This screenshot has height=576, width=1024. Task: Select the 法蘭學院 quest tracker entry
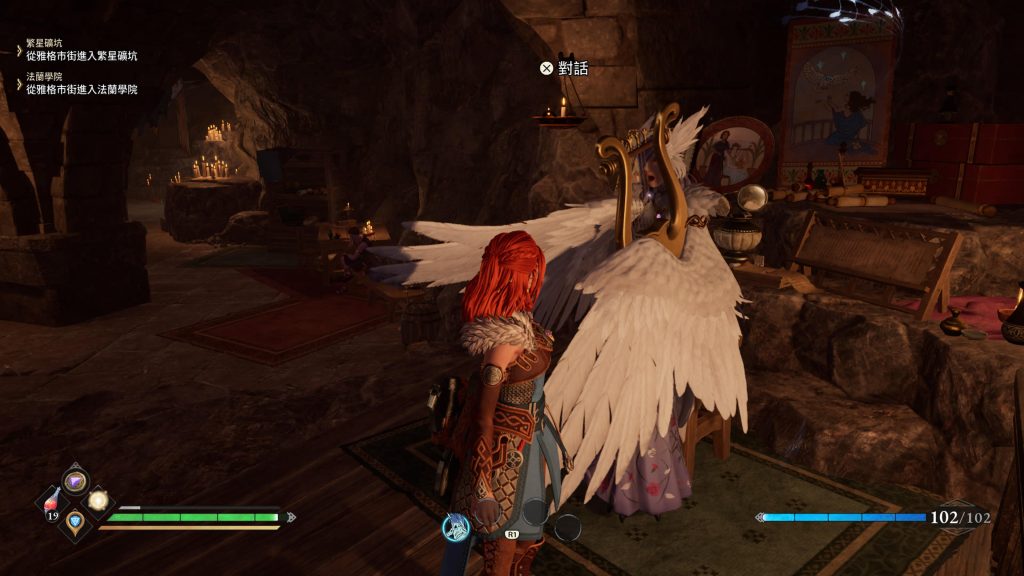coord(82,83)
